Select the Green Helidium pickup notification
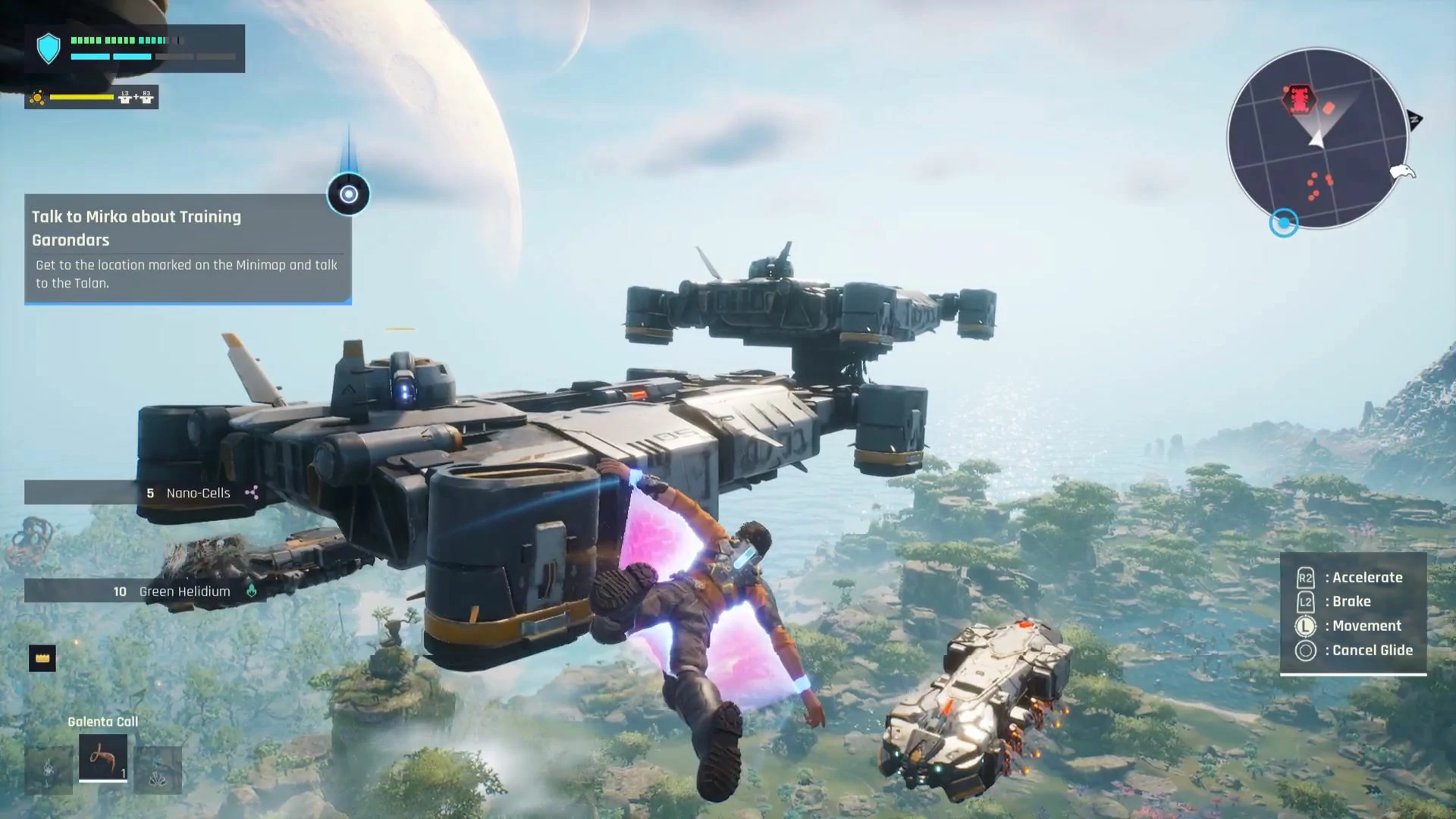 (144, 591)
